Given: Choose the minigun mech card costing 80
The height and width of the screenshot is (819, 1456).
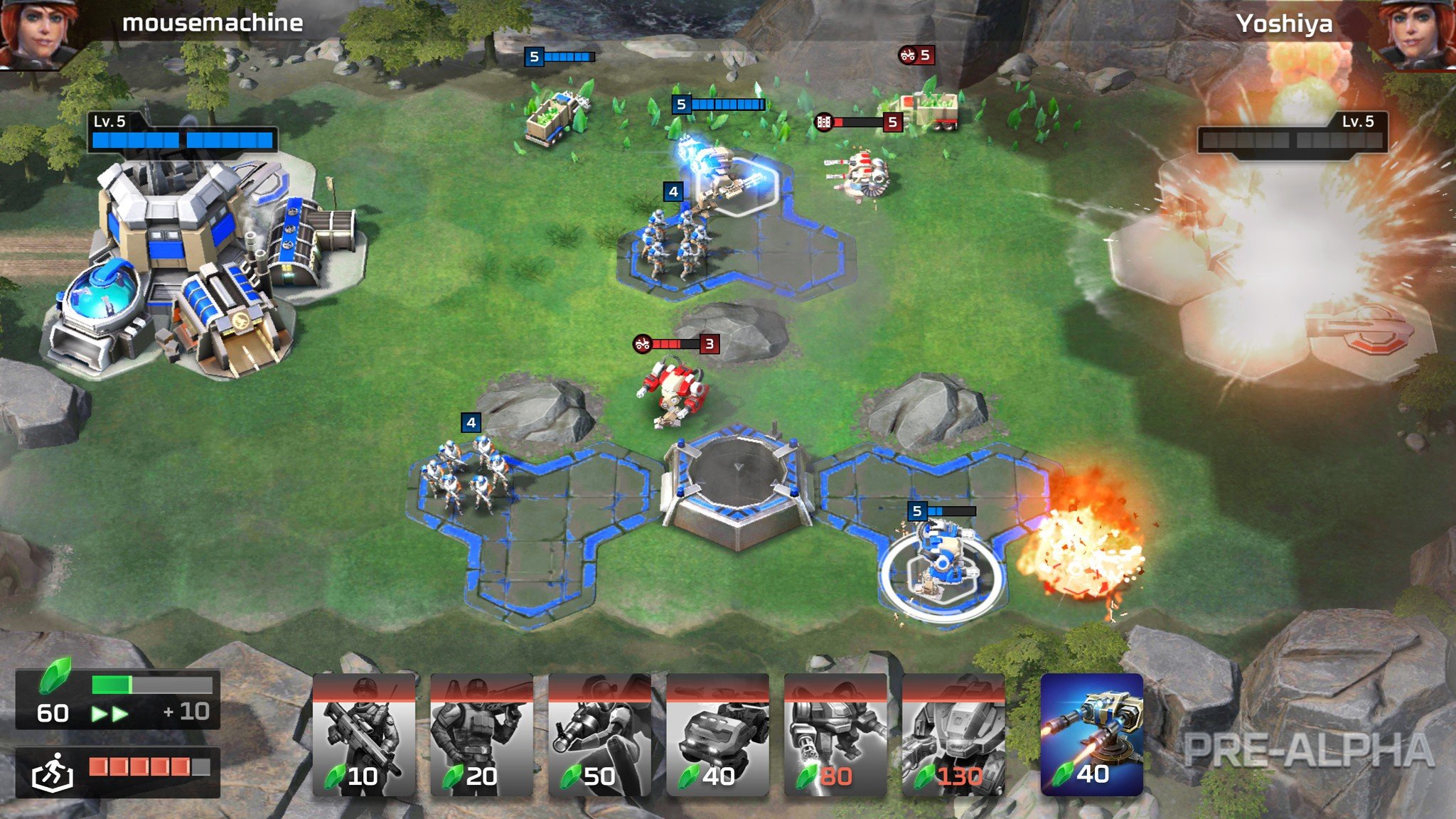Looking at the screenshot, I should (x=835, y=736).
